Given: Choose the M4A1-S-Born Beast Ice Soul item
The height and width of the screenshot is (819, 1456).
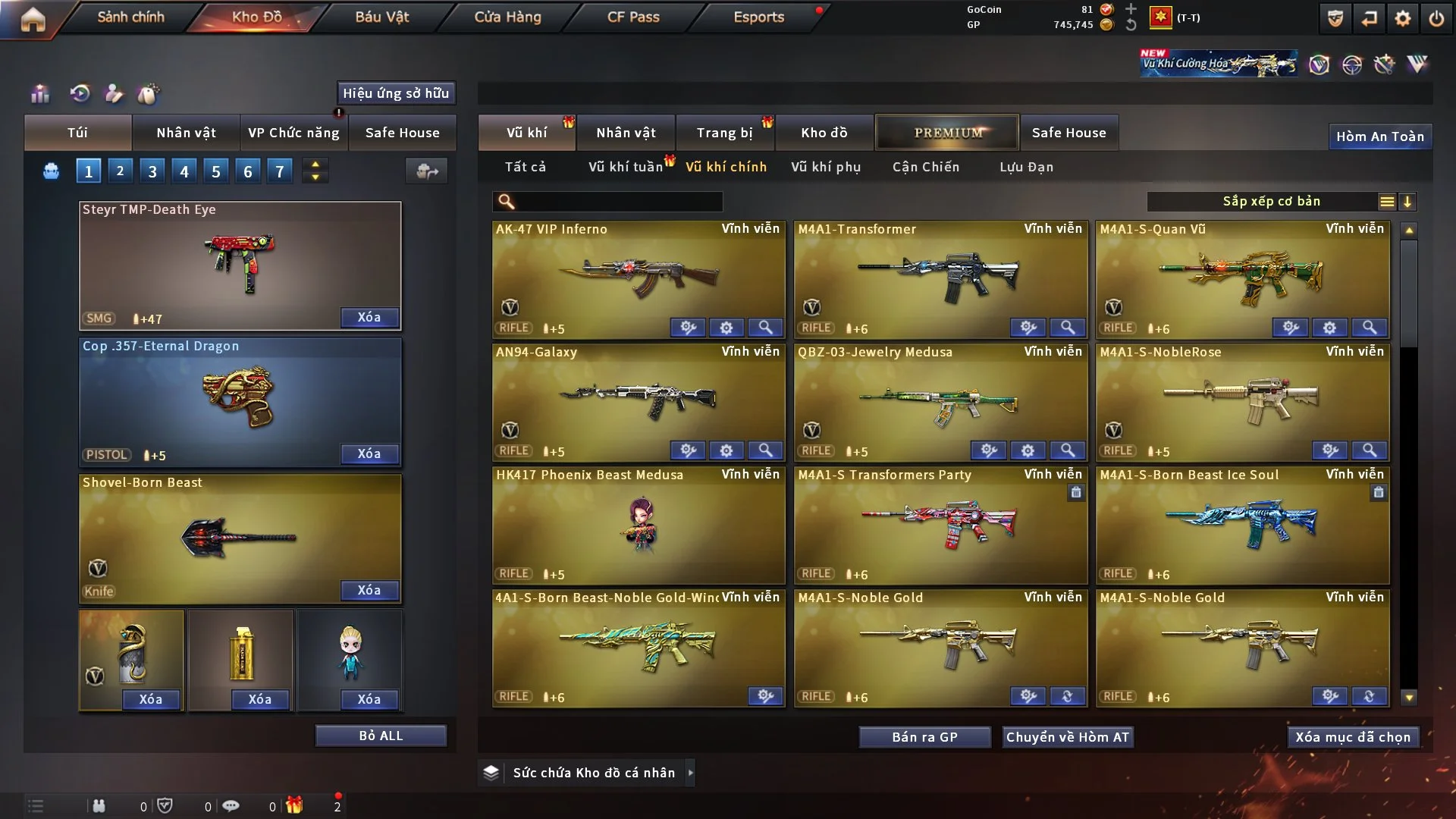Looking at the screenshot, I should (x=1242, y=523).
